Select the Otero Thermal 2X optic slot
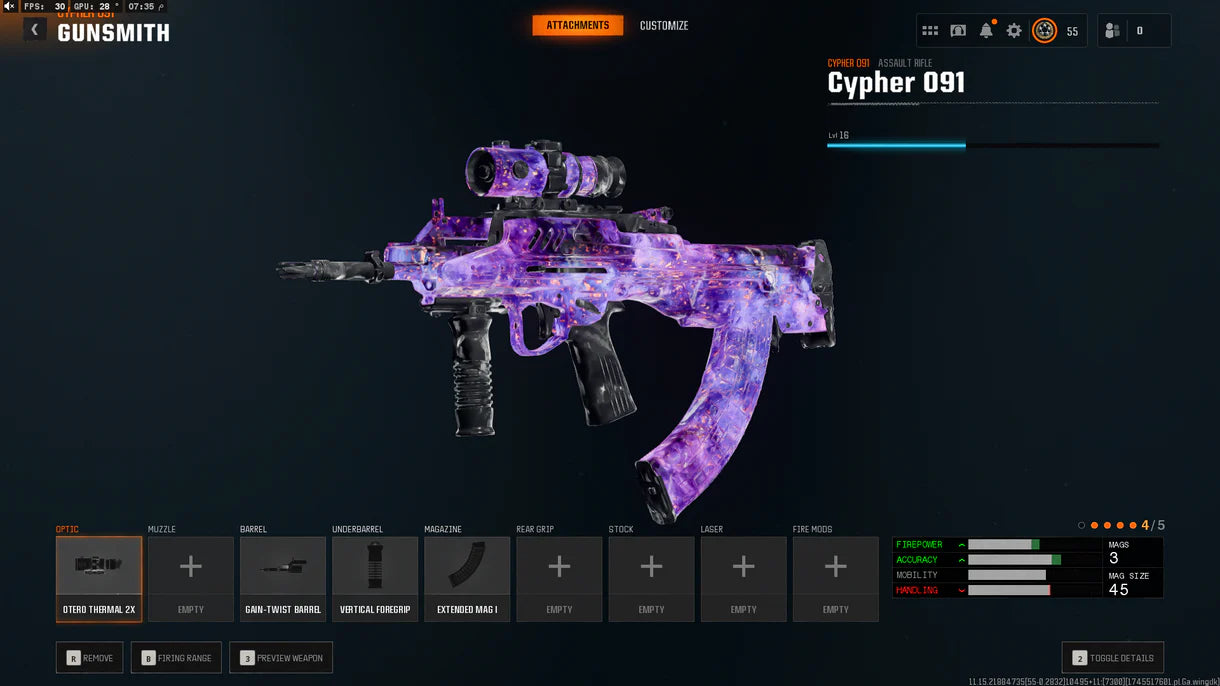 click(x=99, y=578)
